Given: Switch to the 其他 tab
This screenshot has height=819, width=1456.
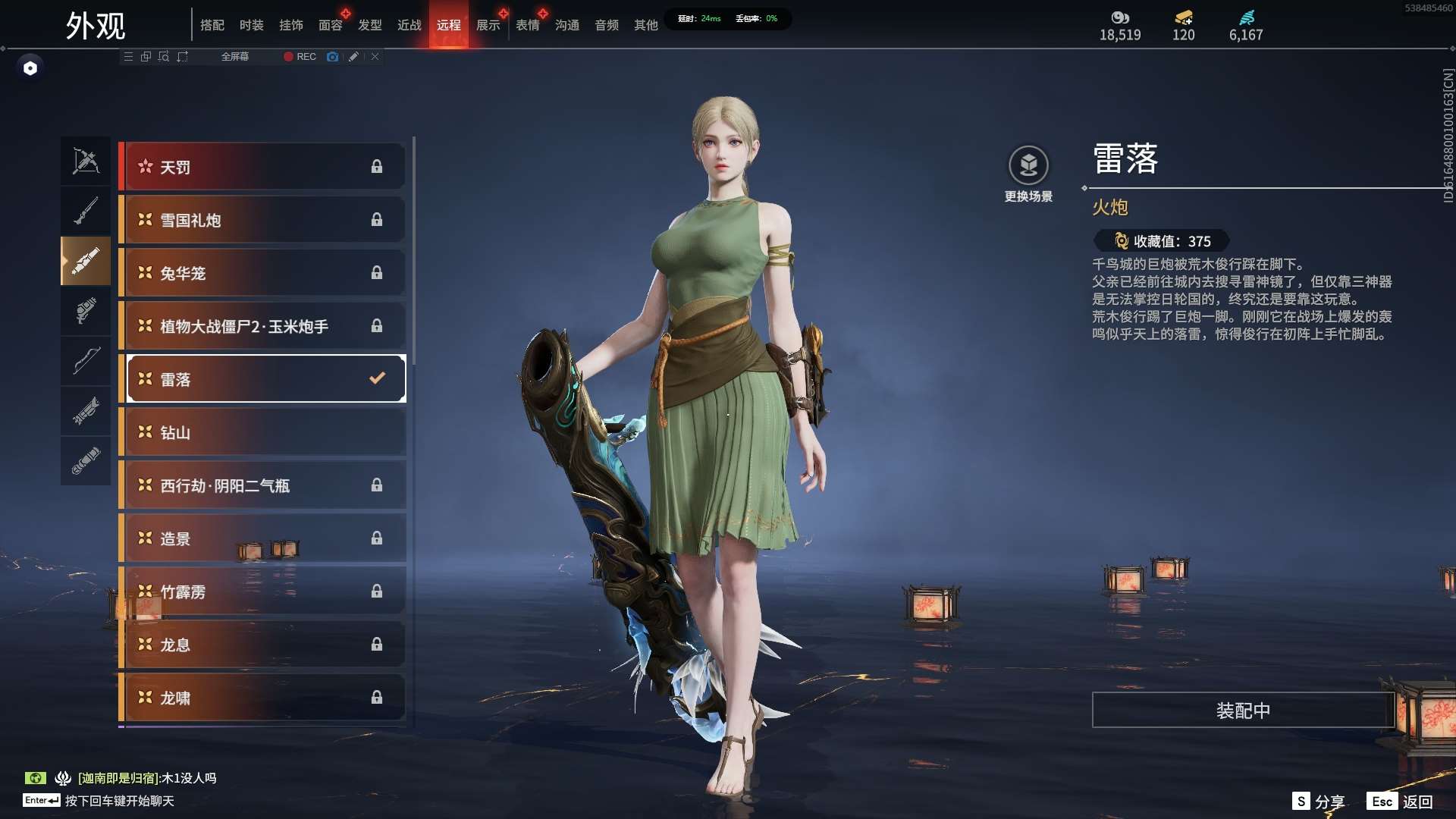Looking at the screenshot, I should tap(645, 25).
